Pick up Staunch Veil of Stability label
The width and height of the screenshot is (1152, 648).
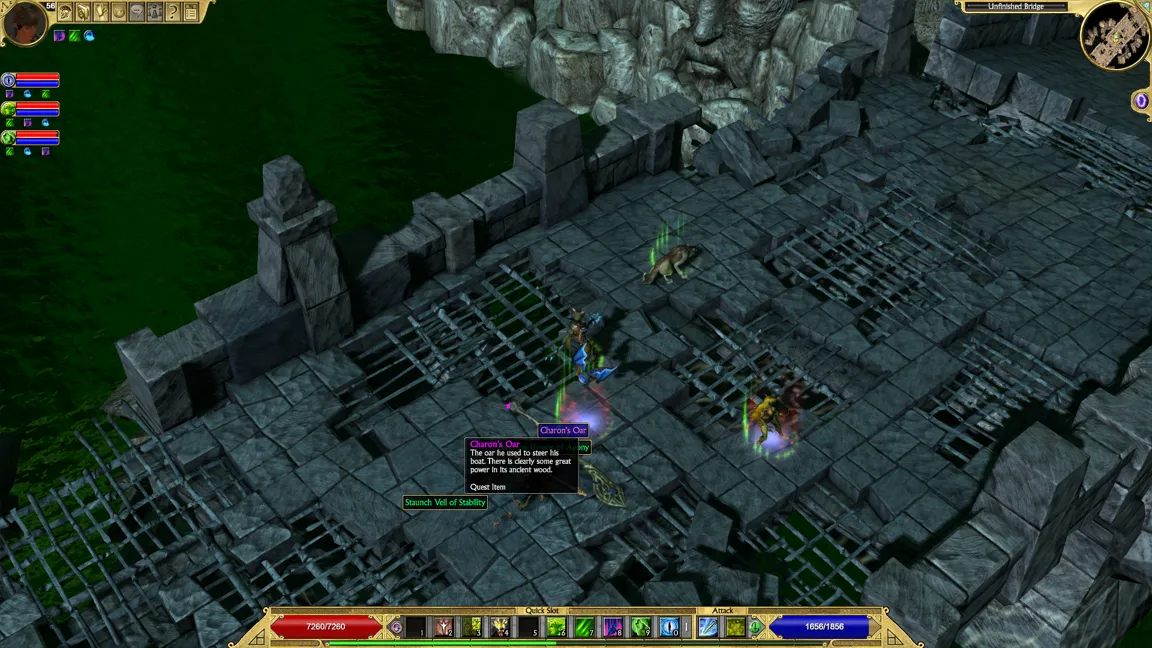point(445,502)
